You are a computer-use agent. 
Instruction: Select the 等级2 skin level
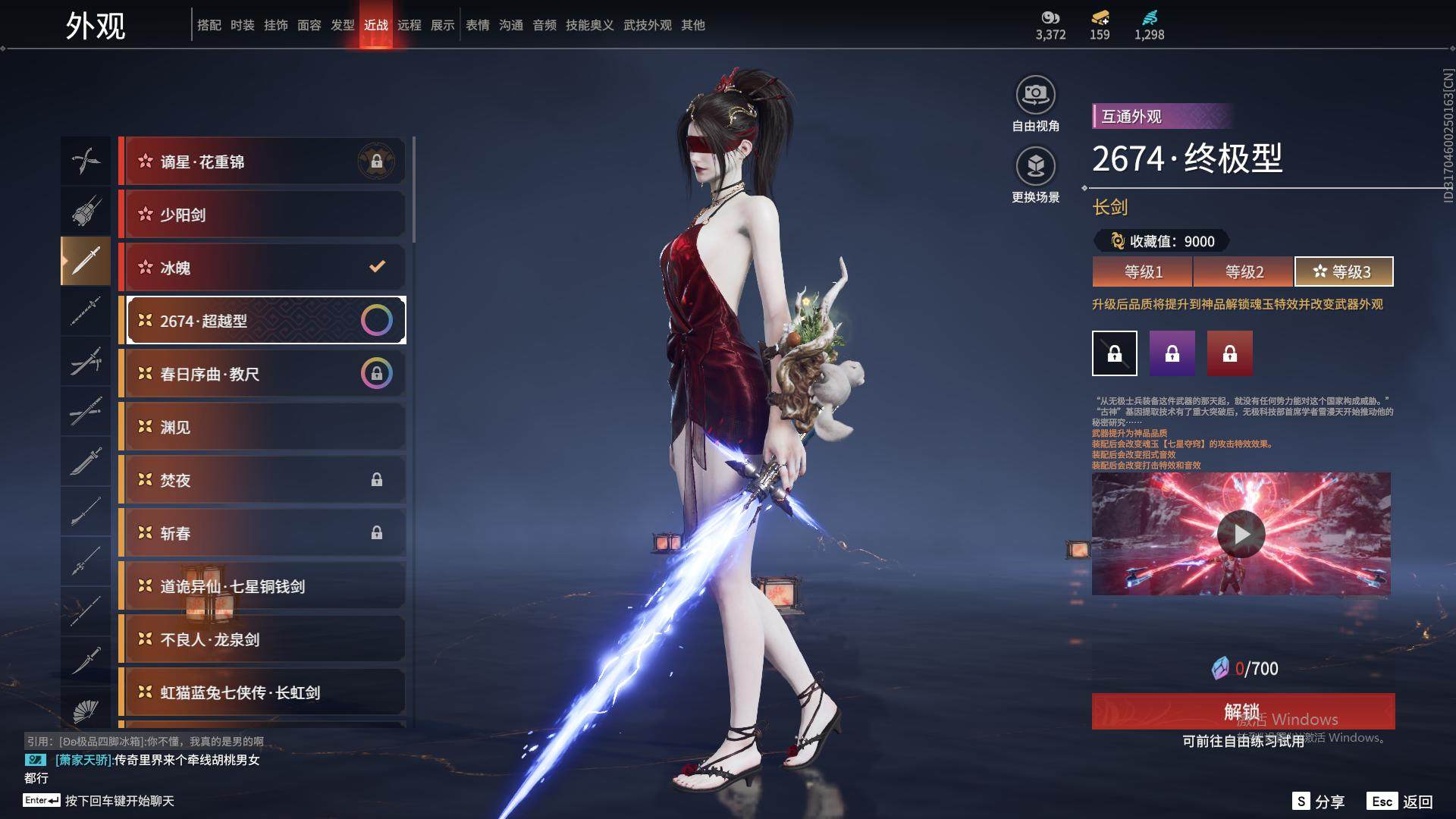coord(1244,271)
